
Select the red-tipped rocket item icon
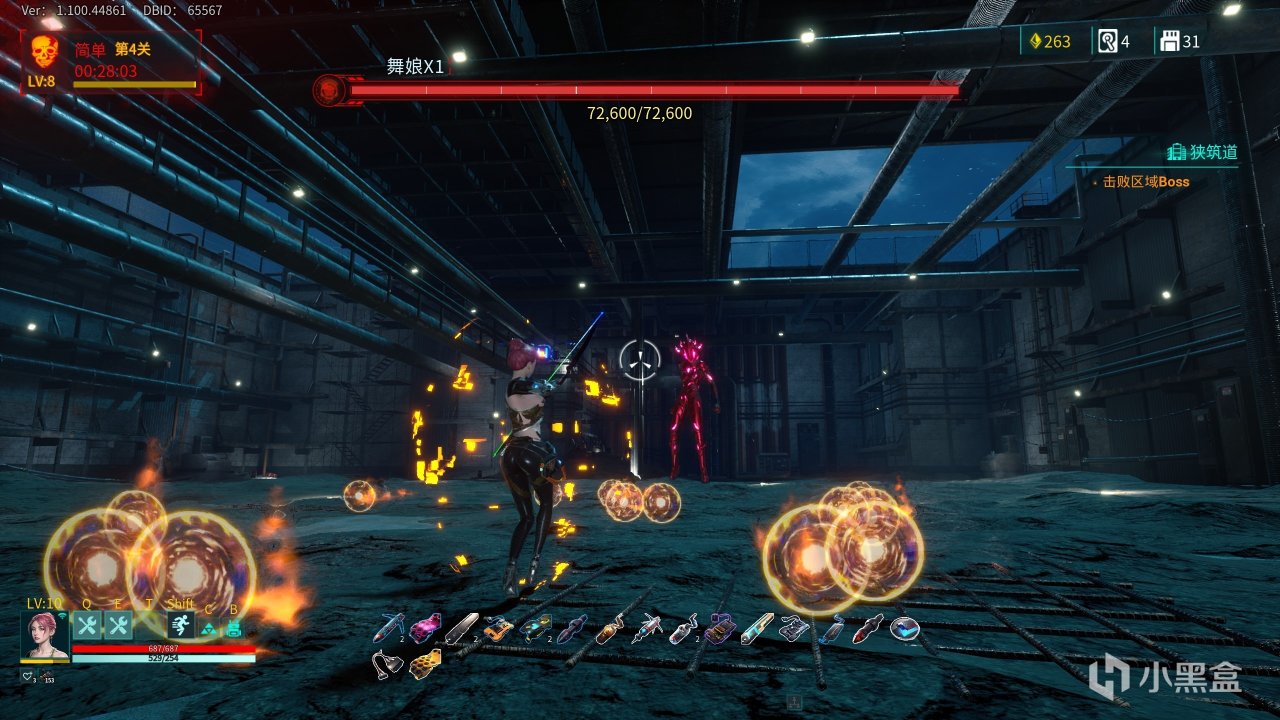(x=868, y=628)
